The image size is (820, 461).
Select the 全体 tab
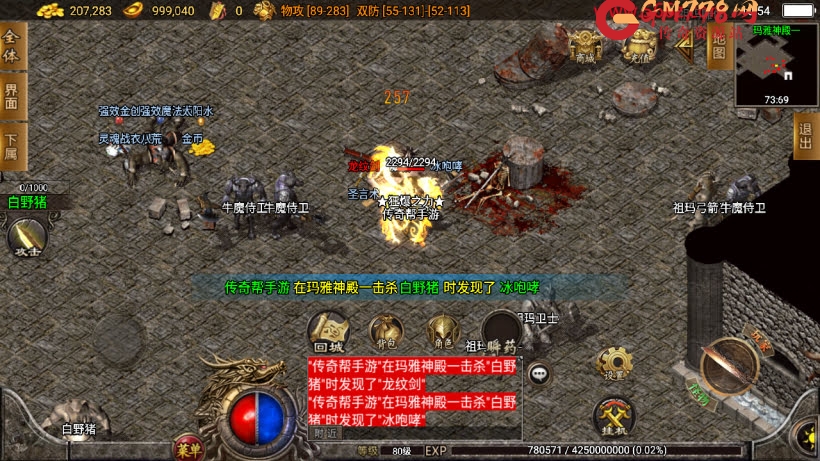click(12, 45)
